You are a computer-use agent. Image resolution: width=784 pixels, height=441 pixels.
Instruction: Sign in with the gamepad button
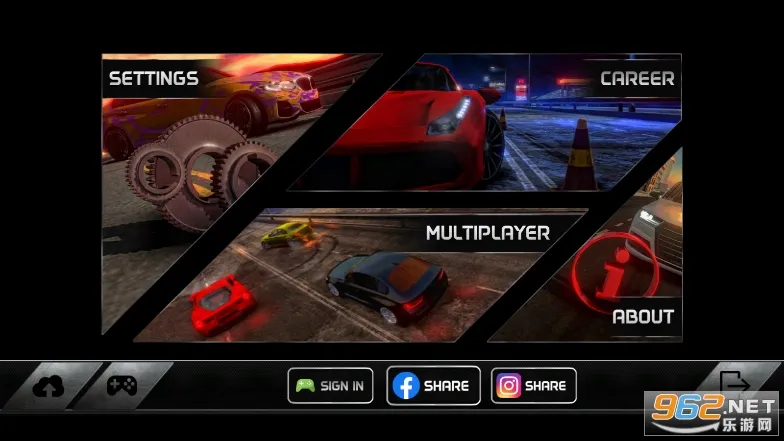(332, 385)
